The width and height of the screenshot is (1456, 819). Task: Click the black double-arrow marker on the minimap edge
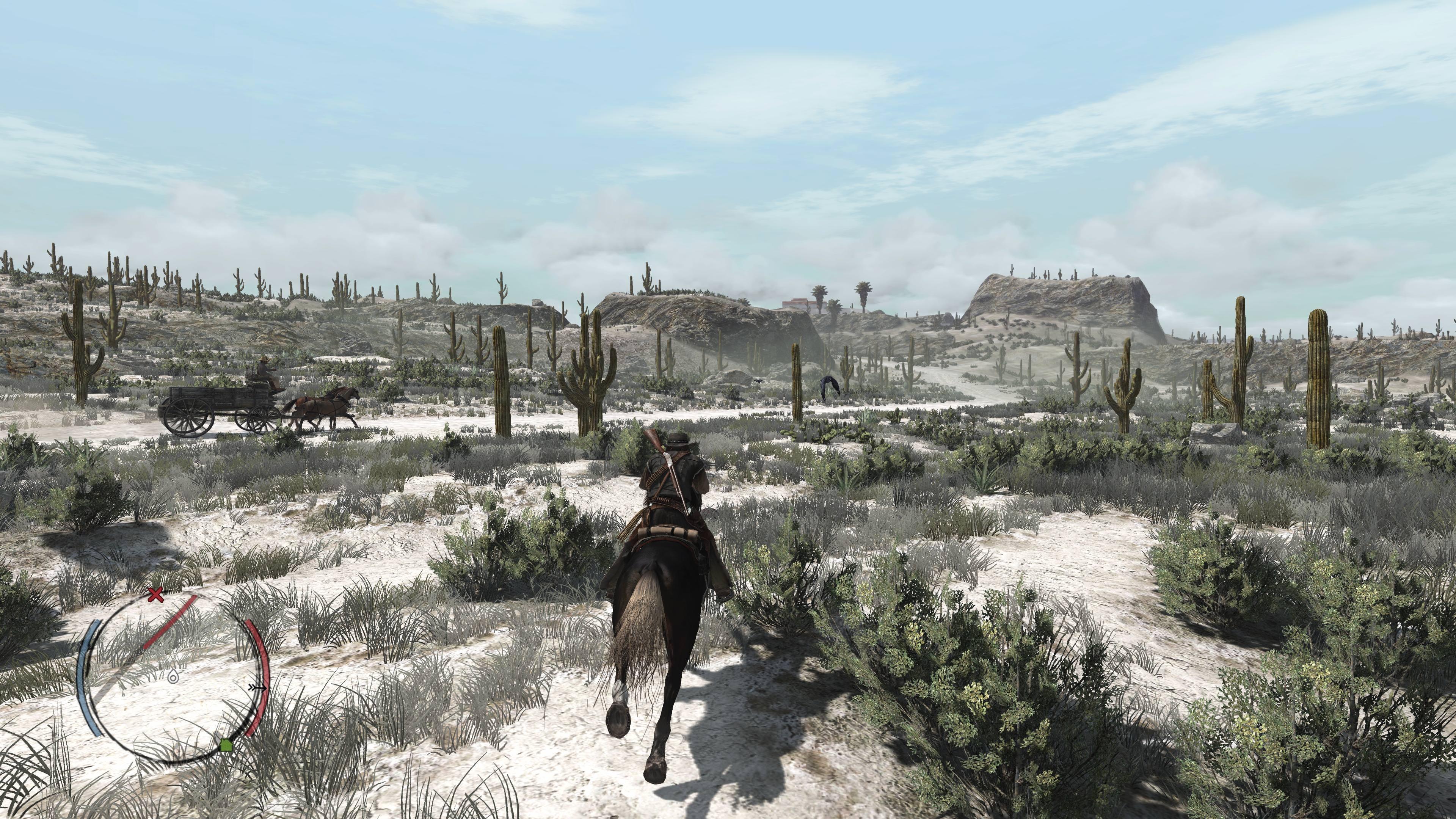point(258,687)
